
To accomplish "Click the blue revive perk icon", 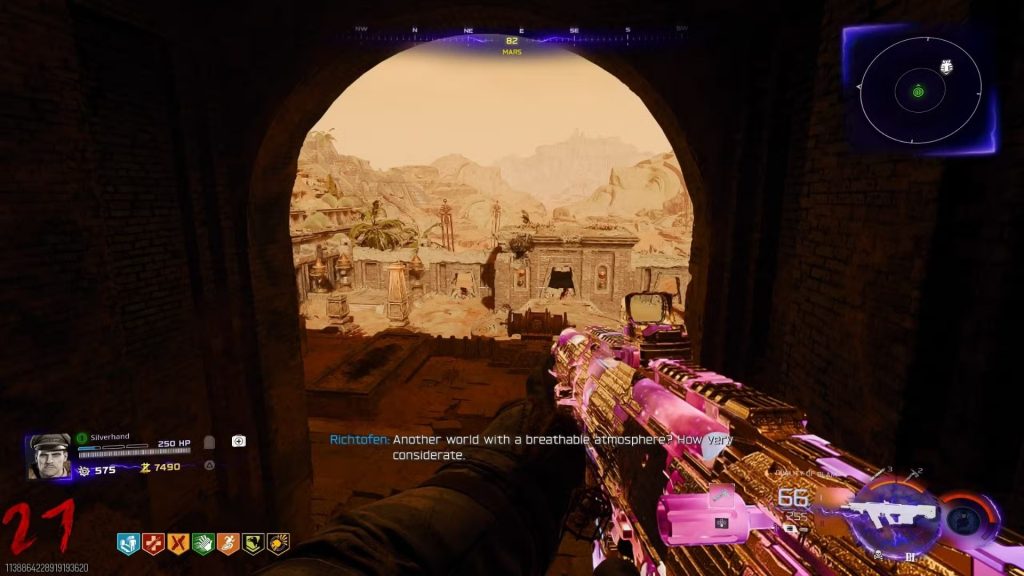I will point(129,544).
